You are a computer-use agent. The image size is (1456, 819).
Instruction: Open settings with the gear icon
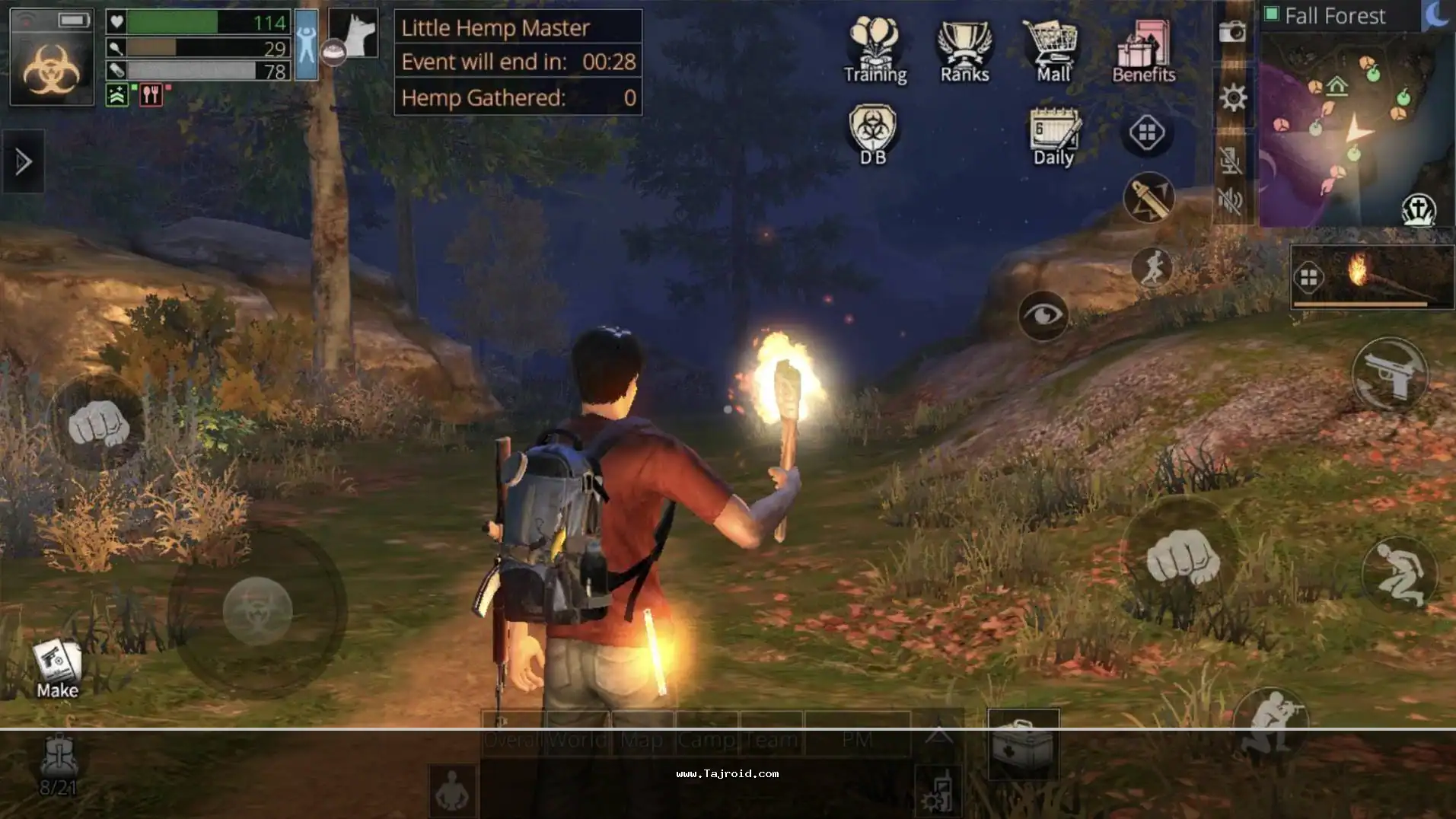pyautogui.click(x=1233, y=97)
